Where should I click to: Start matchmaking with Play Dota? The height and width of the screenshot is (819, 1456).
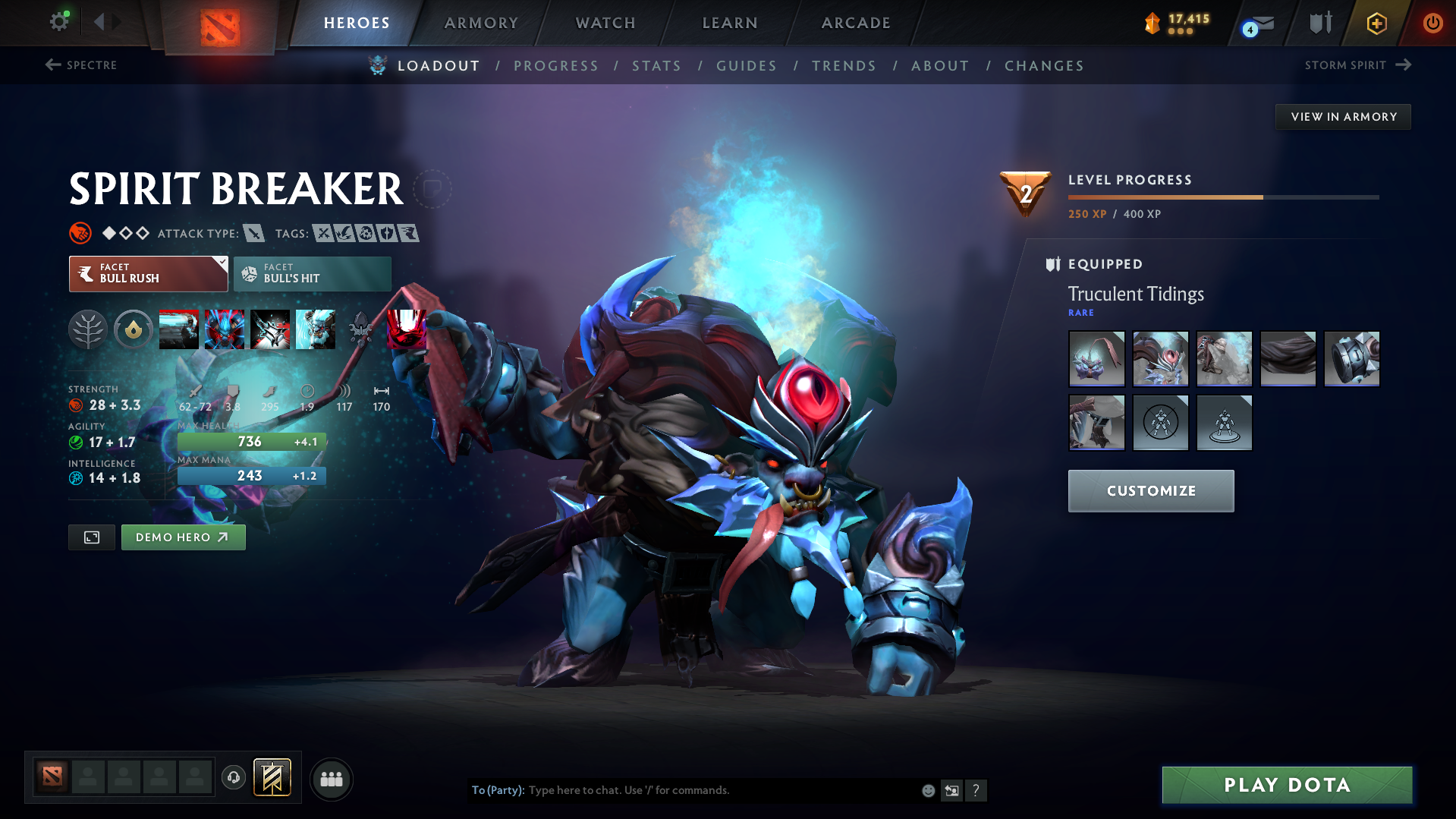(x=1287, y=785)
